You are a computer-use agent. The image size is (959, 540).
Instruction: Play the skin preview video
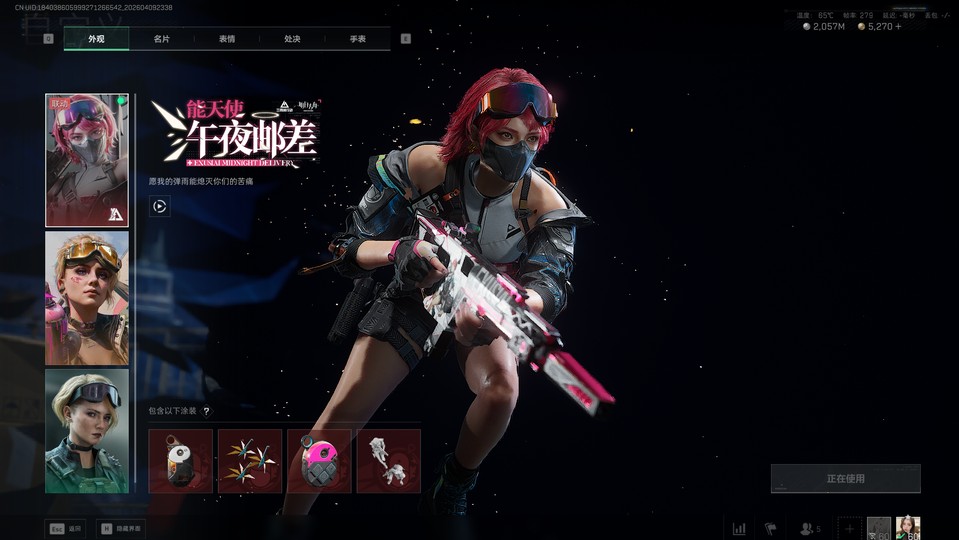click(160, 207)
